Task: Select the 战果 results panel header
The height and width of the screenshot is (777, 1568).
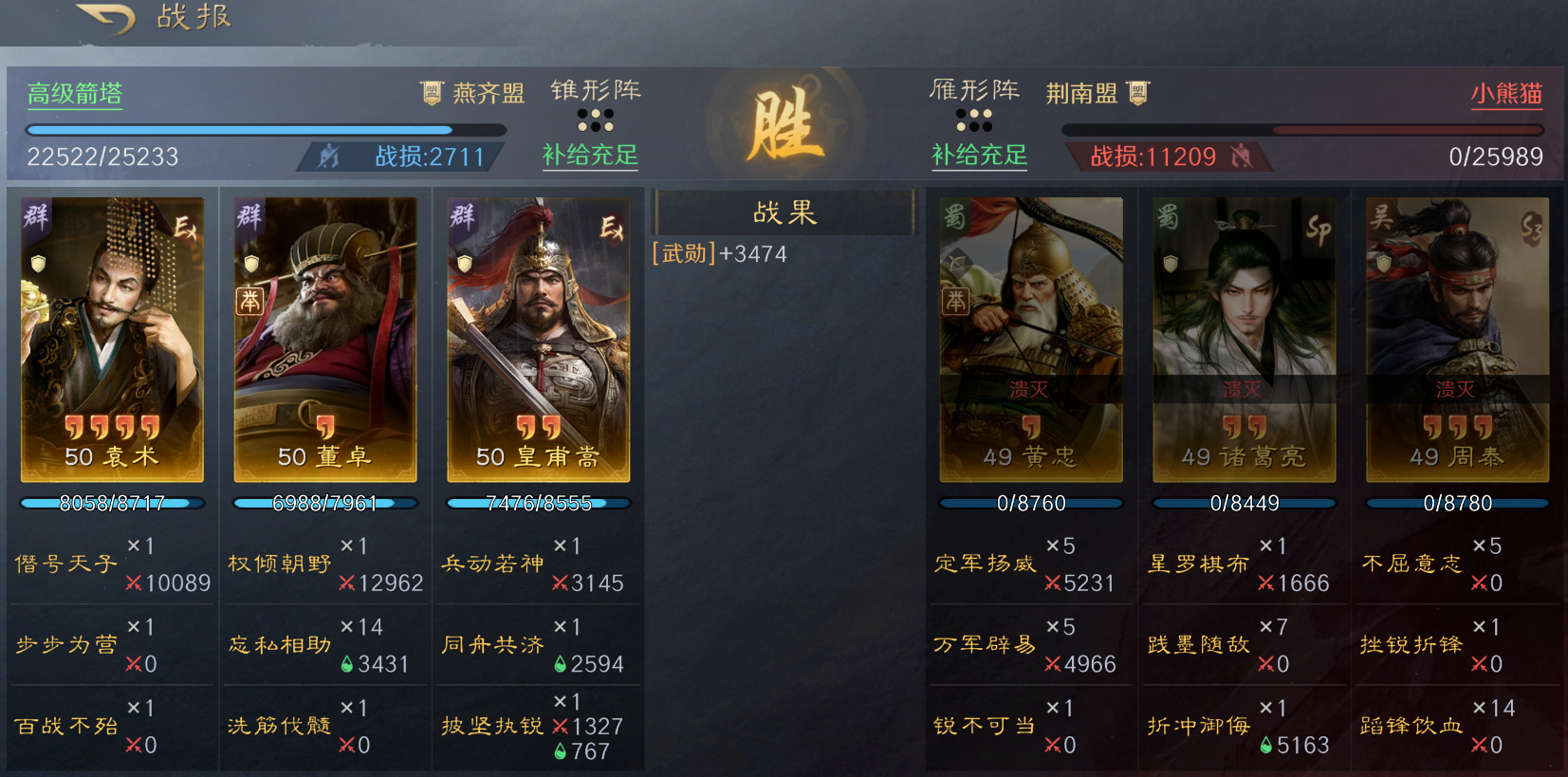Action: pos(784,212)
